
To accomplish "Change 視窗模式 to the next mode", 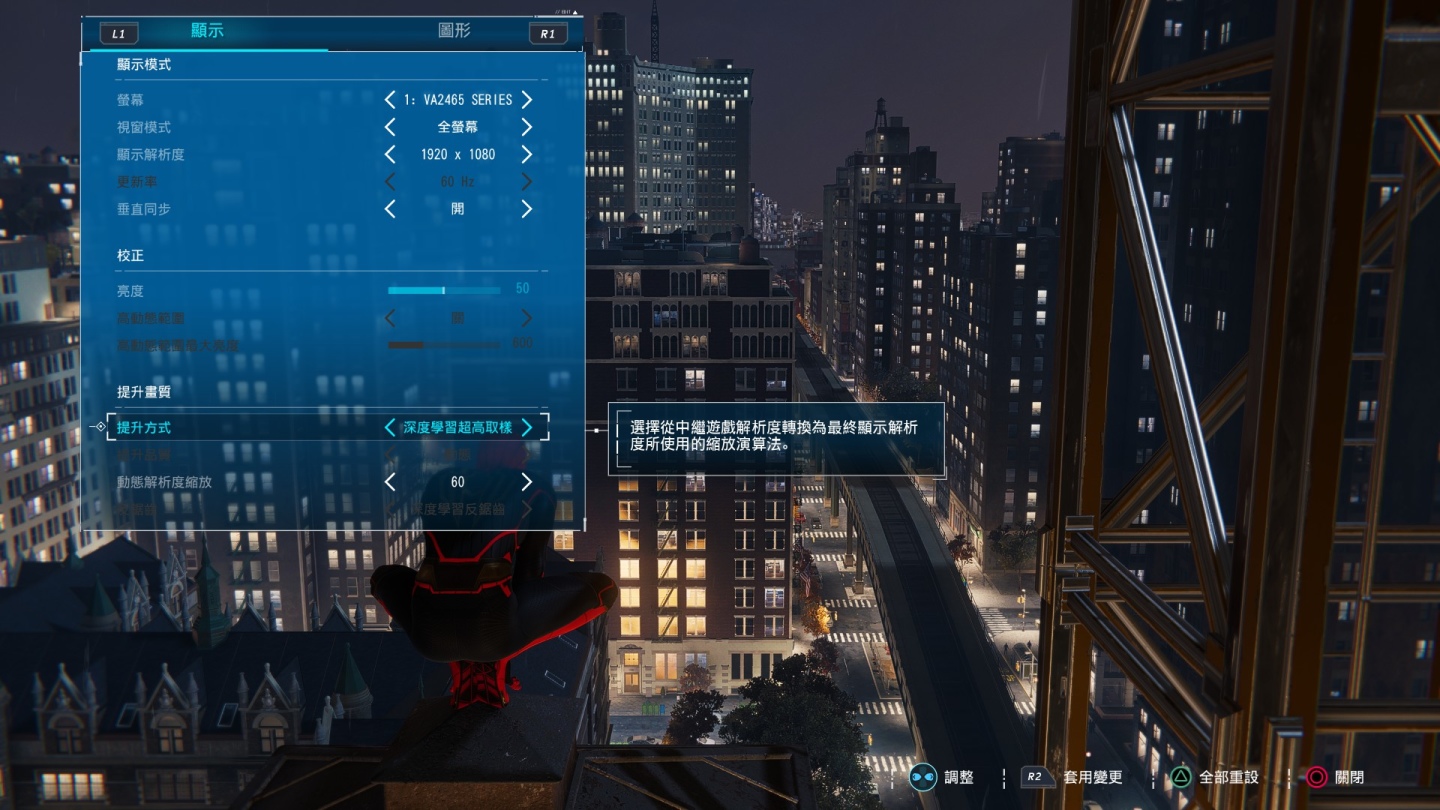I will click(526, 127).
